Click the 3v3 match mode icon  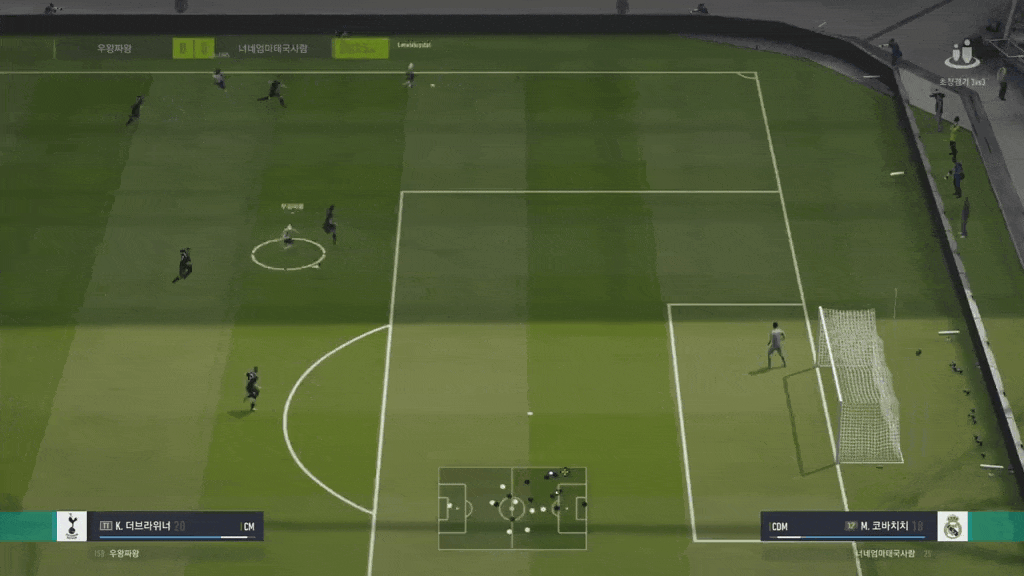(962, 54)
